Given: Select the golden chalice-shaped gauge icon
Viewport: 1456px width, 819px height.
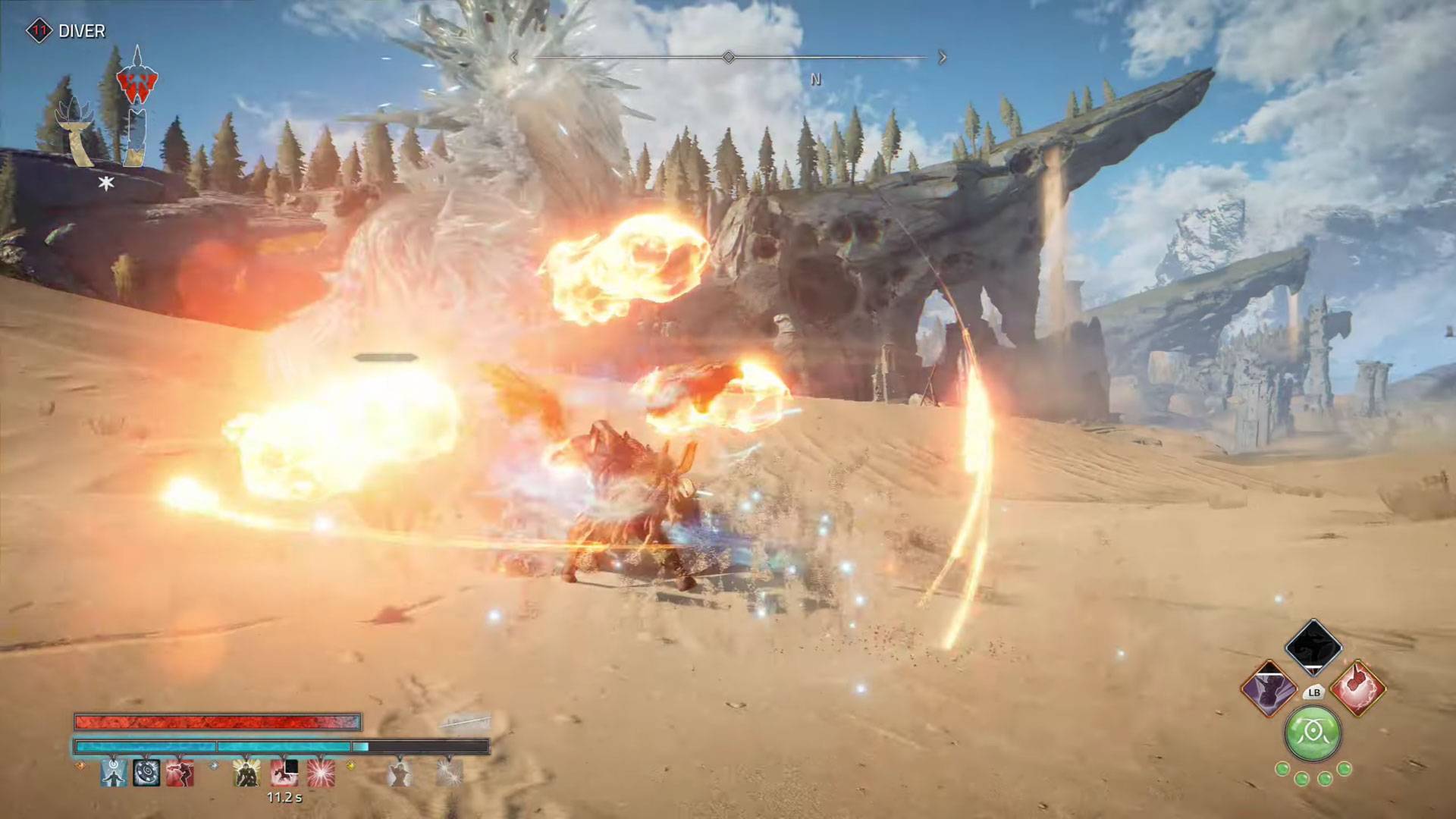Looking at the screenshot, I should (x=77, y=134).
